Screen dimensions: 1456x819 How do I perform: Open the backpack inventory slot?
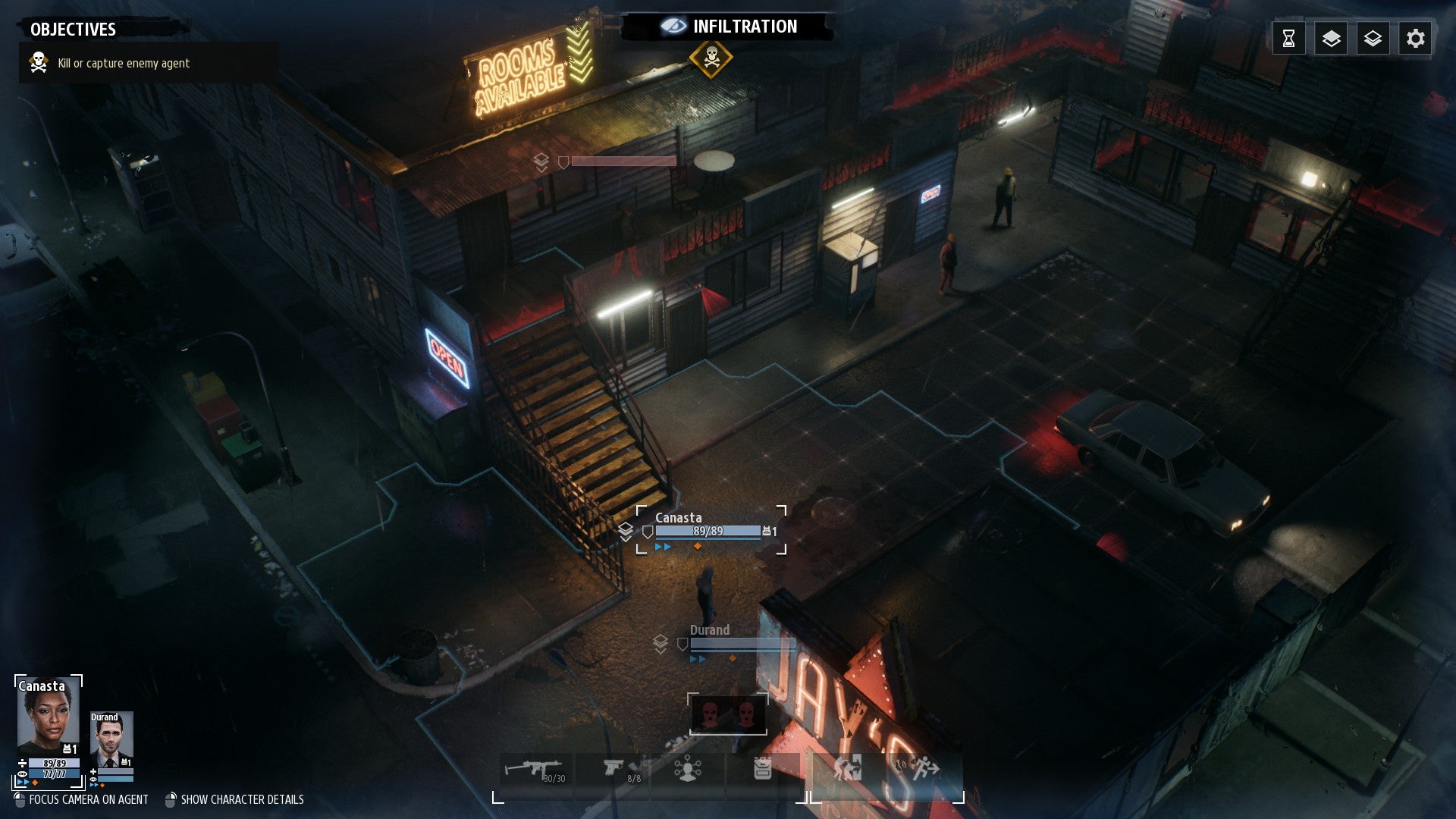[762, 770]
